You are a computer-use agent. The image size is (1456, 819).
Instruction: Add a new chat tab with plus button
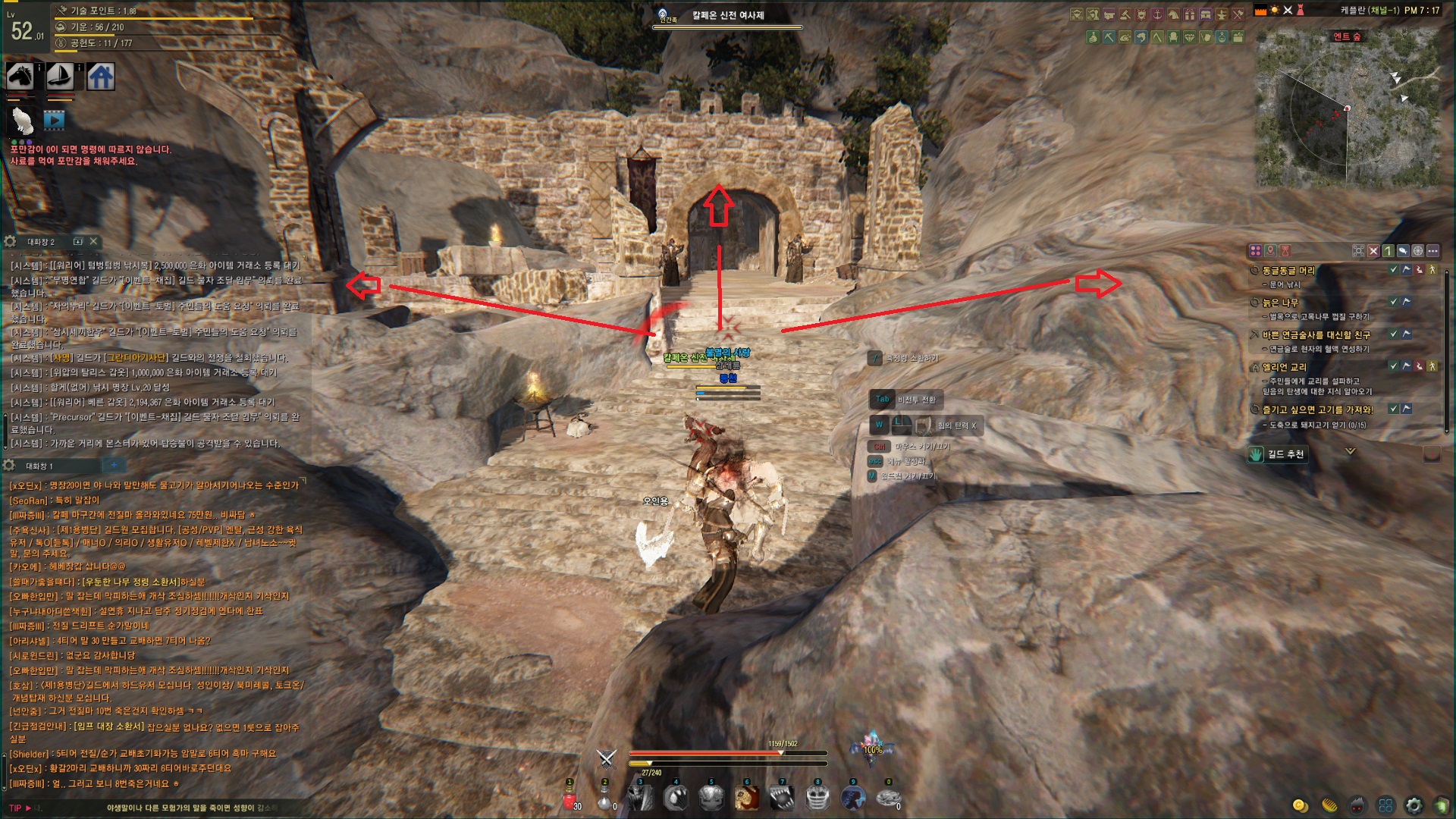coord(114,465)
